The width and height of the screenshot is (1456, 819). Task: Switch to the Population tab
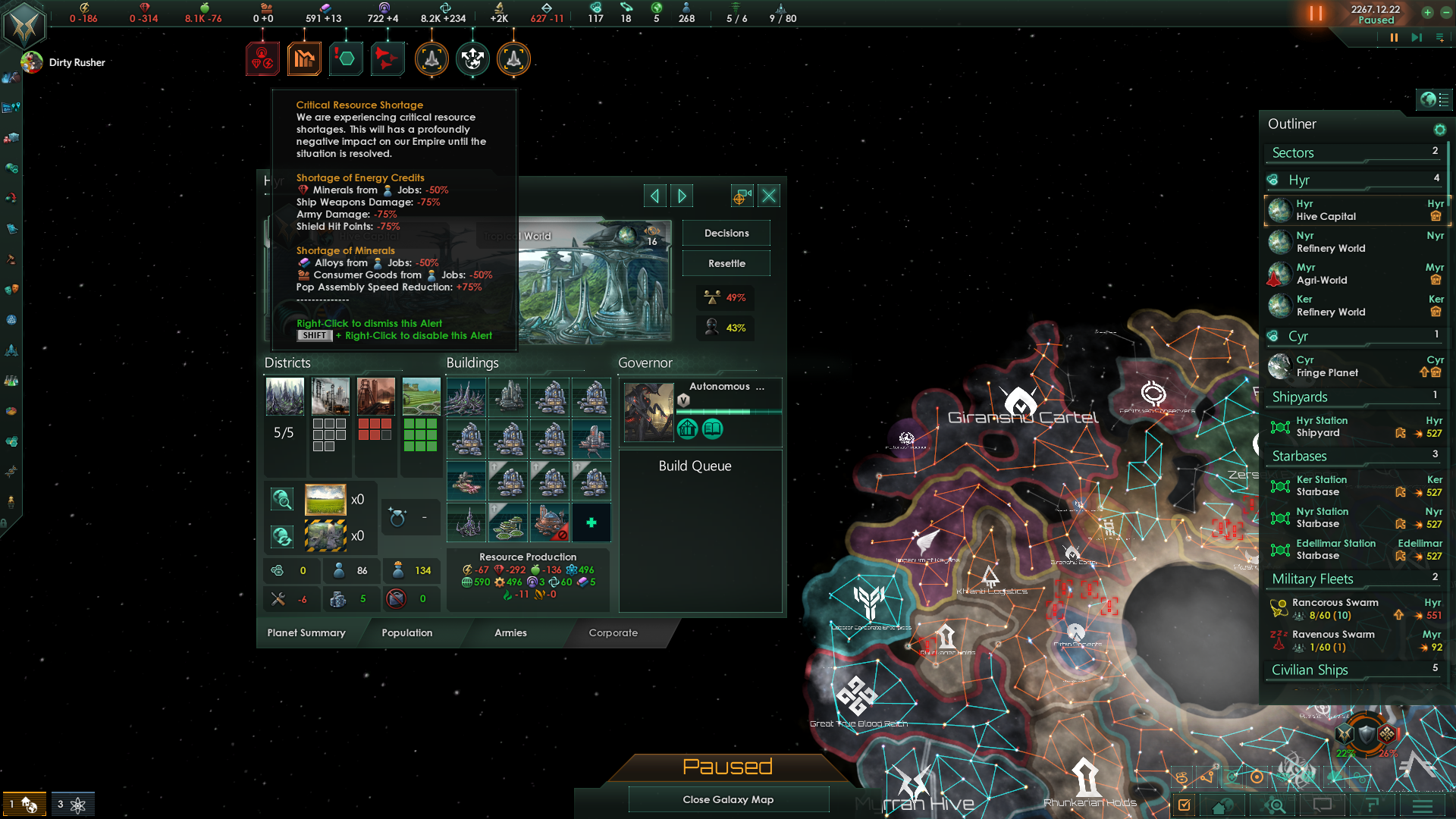tap(406, 632)
